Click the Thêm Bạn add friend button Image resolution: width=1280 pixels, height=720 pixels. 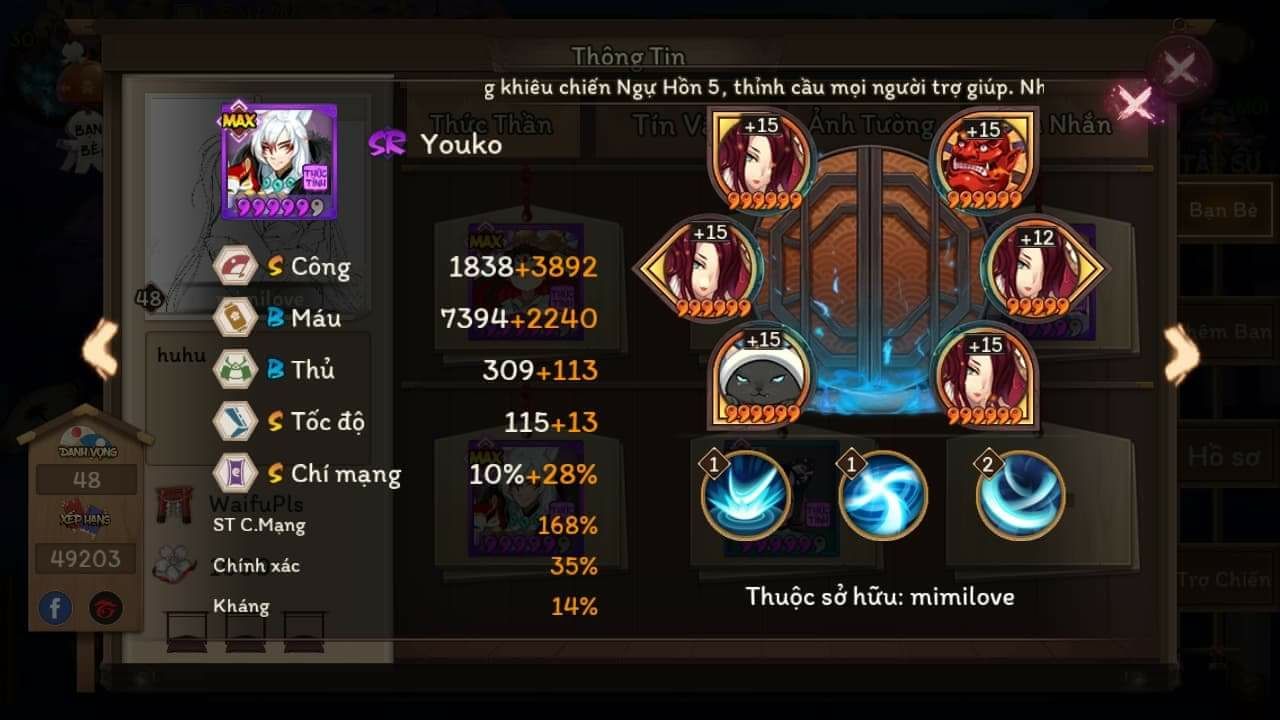coord(1228,333)
